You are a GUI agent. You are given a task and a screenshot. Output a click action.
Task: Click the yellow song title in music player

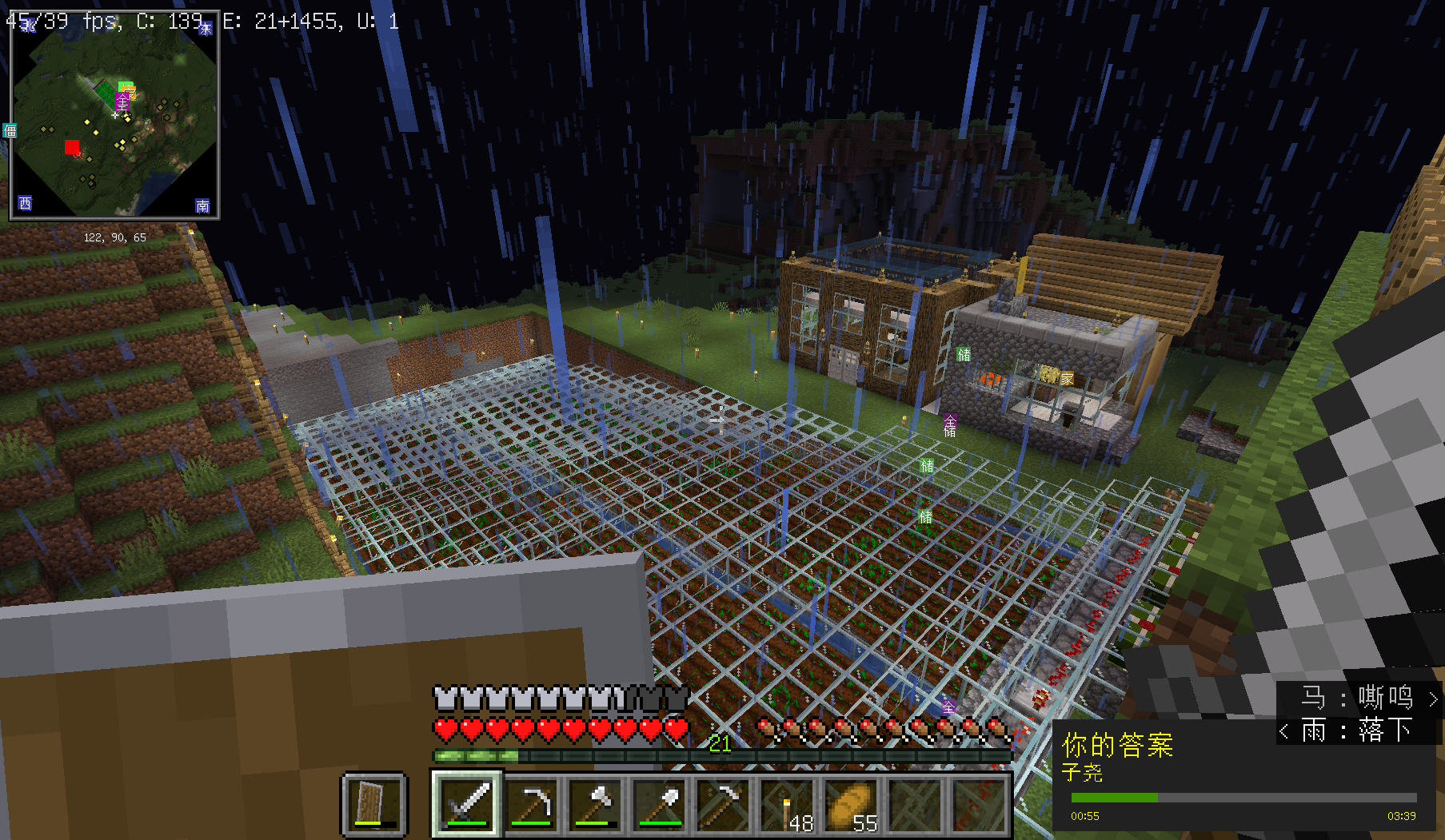[x=1117, y=745]
